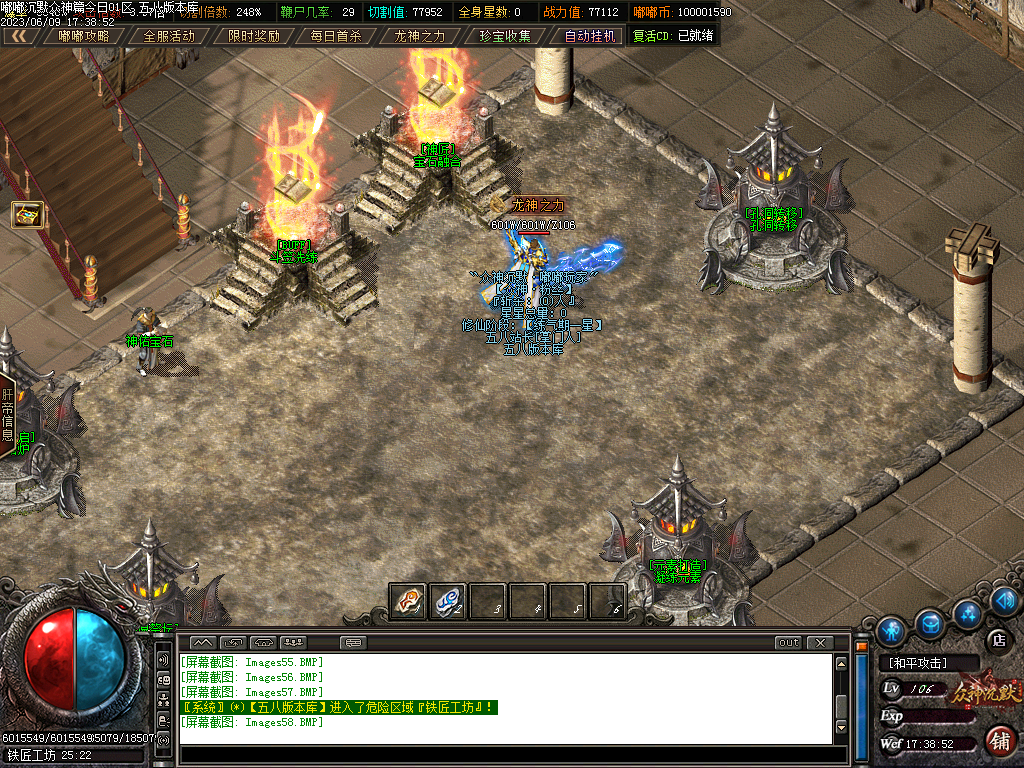Use the blue item in hotbar slot 2
The width and height of the screenshot is (1024, 768).
pos(447,601)
